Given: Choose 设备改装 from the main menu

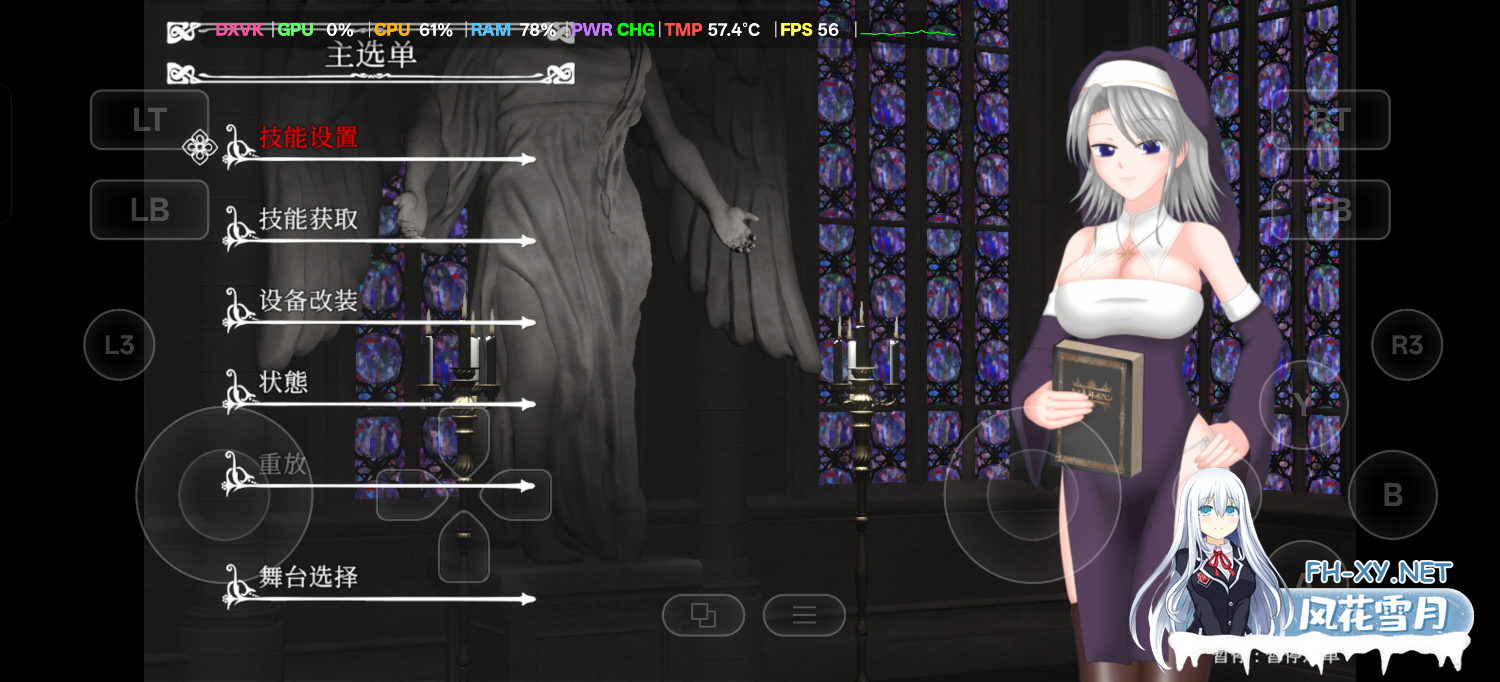Looking at the screenshot, I should [x=308, y=301].
